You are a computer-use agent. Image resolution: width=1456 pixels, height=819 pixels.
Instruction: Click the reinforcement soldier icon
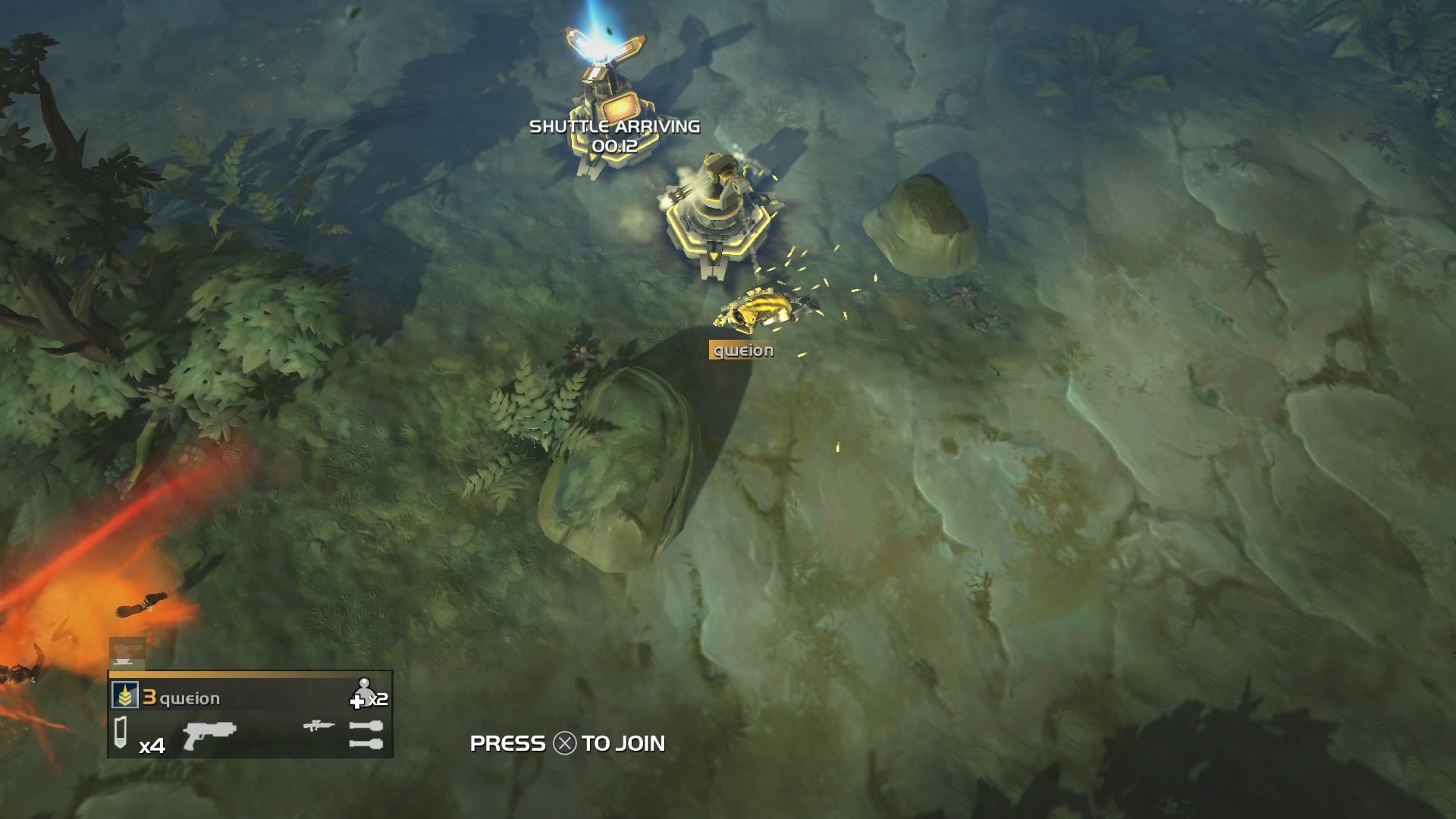point(362,692)
